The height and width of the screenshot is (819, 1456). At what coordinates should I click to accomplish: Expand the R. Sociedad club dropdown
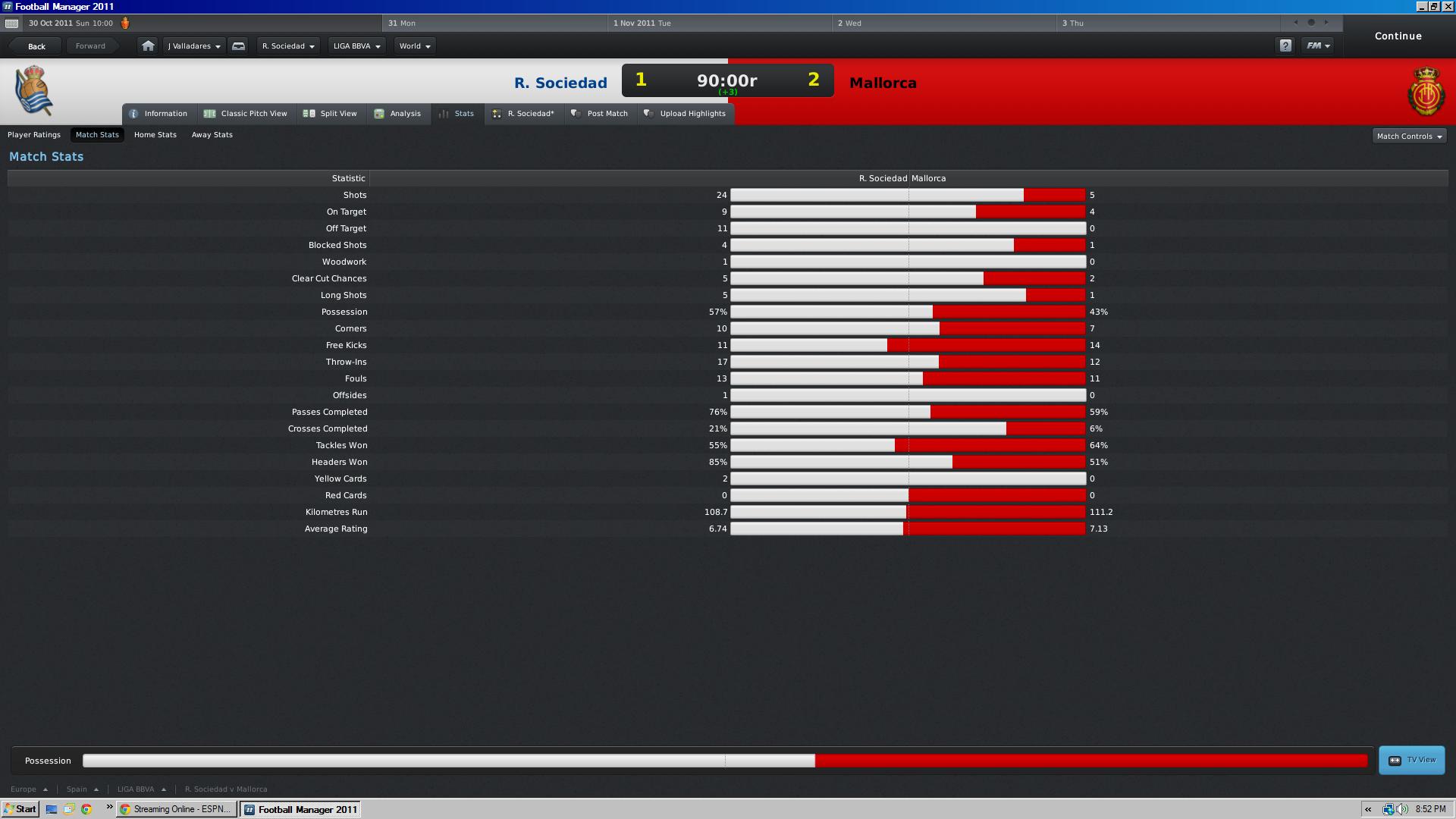[x=288, y=46]
